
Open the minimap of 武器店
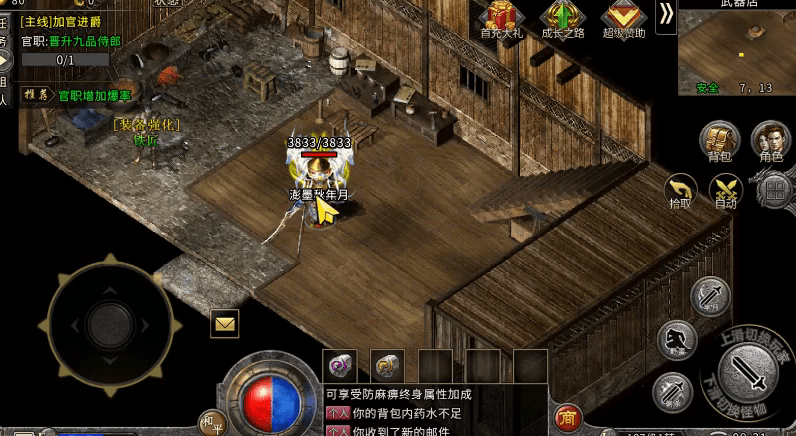coord(737,51)
